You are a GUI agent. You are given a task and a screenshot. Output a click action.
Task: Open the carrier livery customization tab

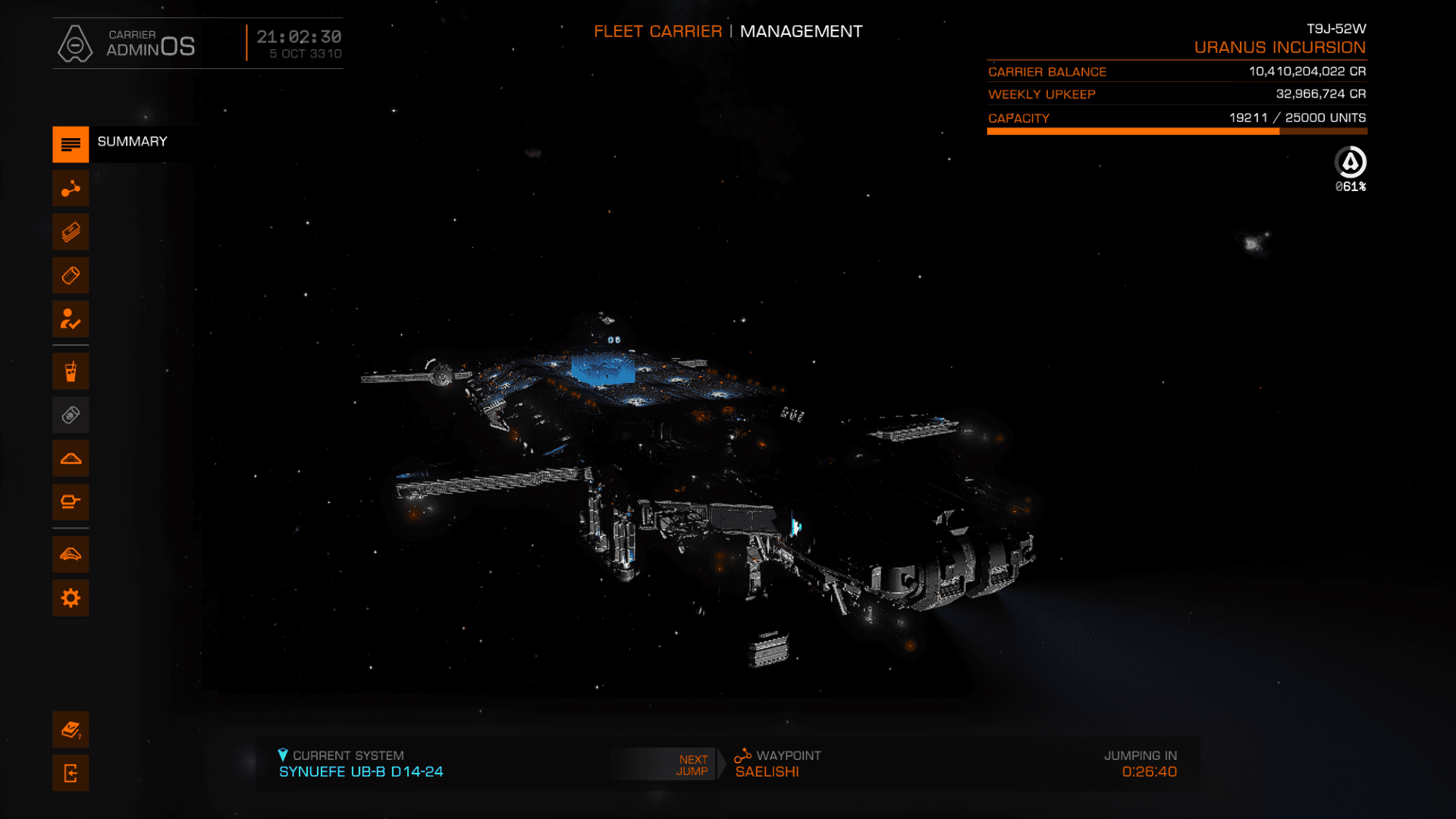pyautogui.click(x=71, y=554)
